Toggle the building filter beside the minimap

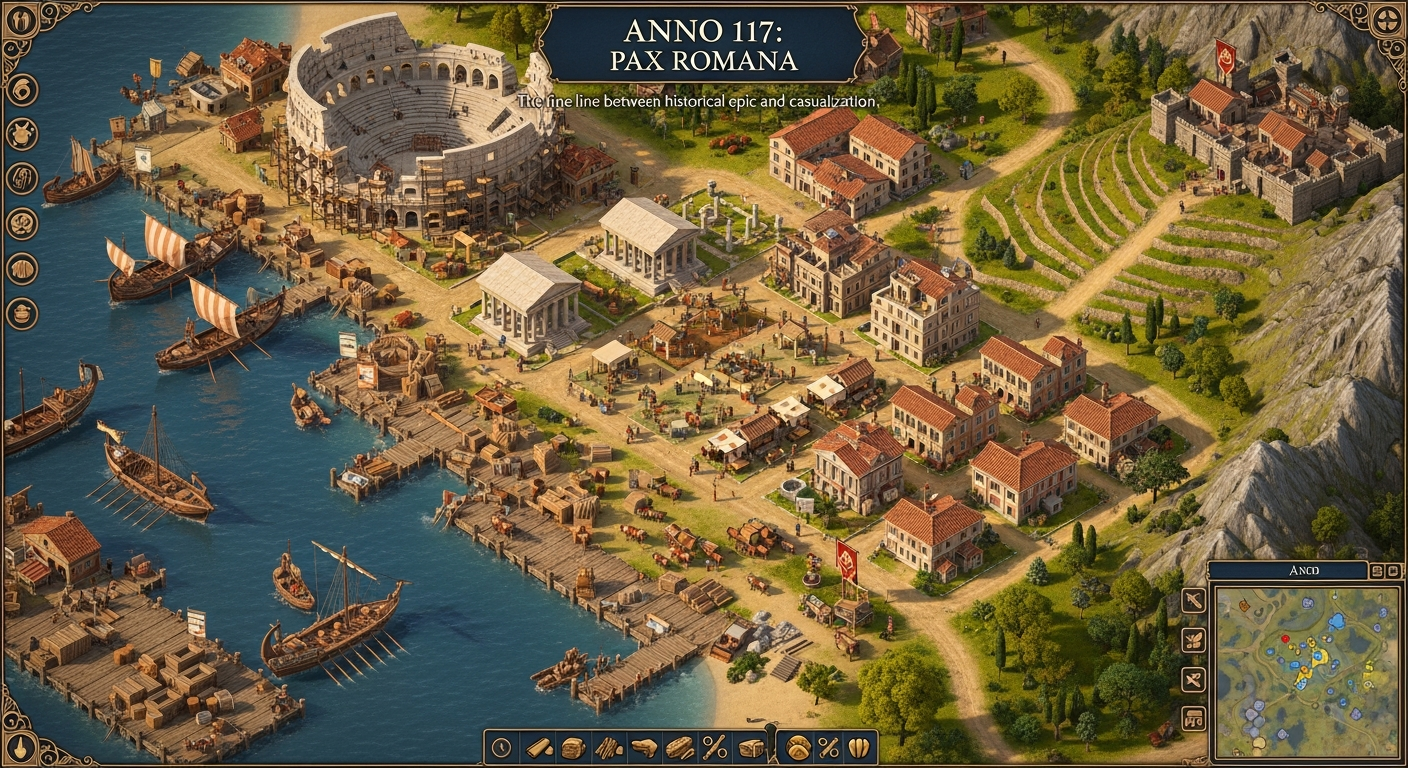tap(1193, 717)
